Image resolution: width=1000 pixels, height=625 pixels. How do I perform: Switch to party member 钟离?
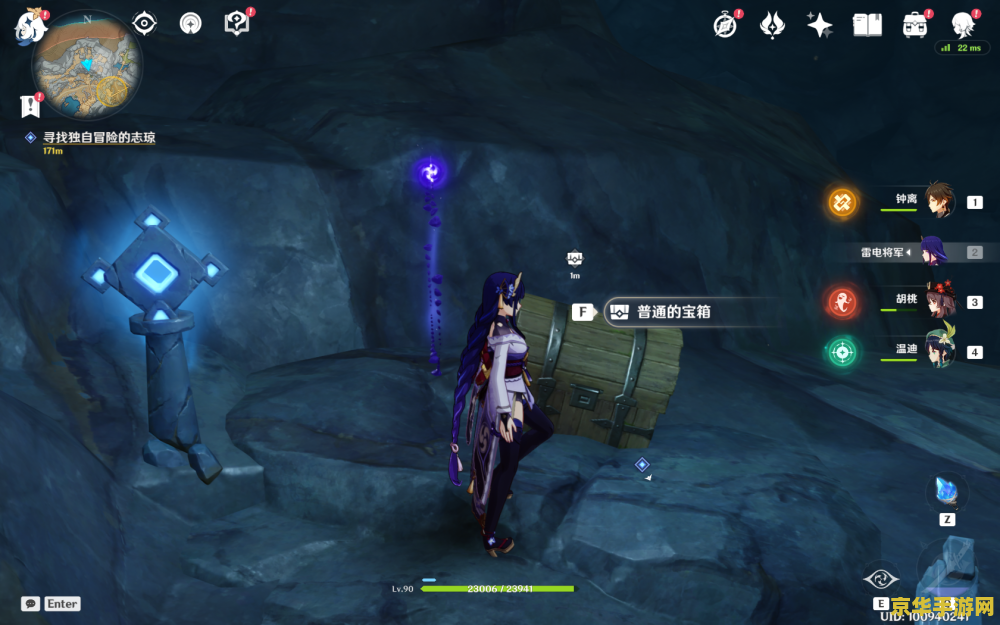click(939, 202)
